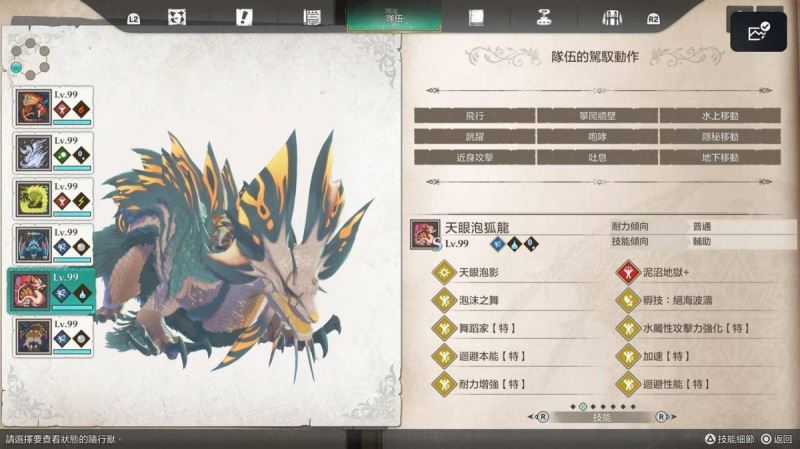Select the red monster at Lv.99 in party list
Screen dimensions: 800x449
[x=53, y=107]
